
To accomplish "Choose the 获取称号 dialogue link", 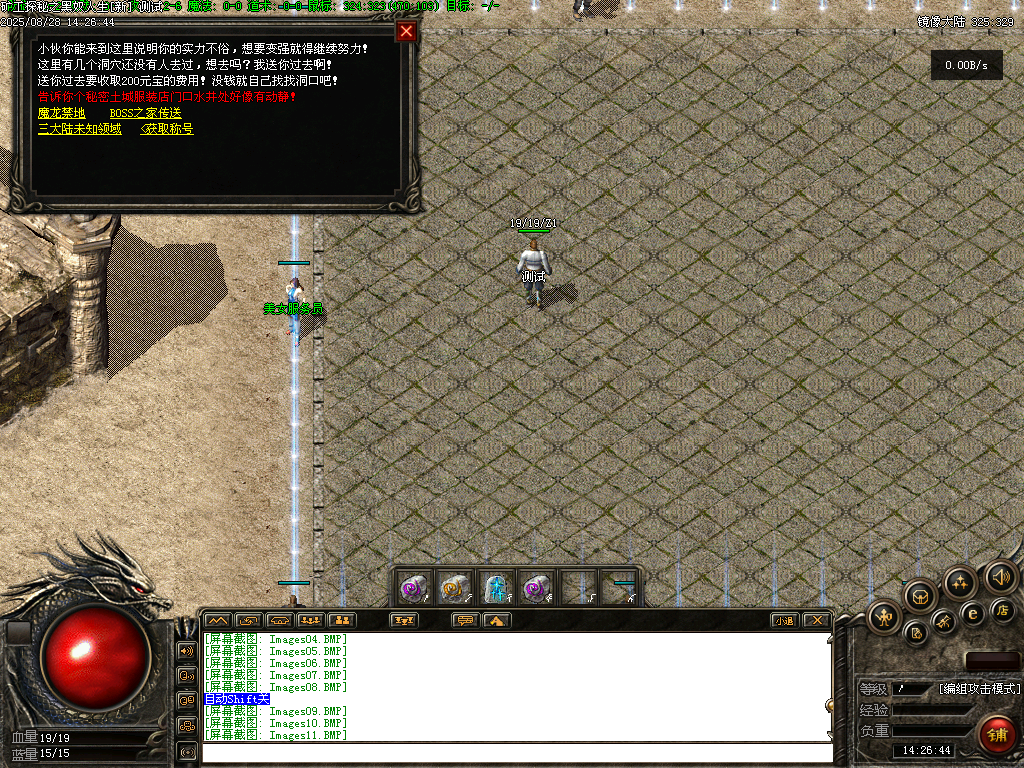I will tap(168, 129).
